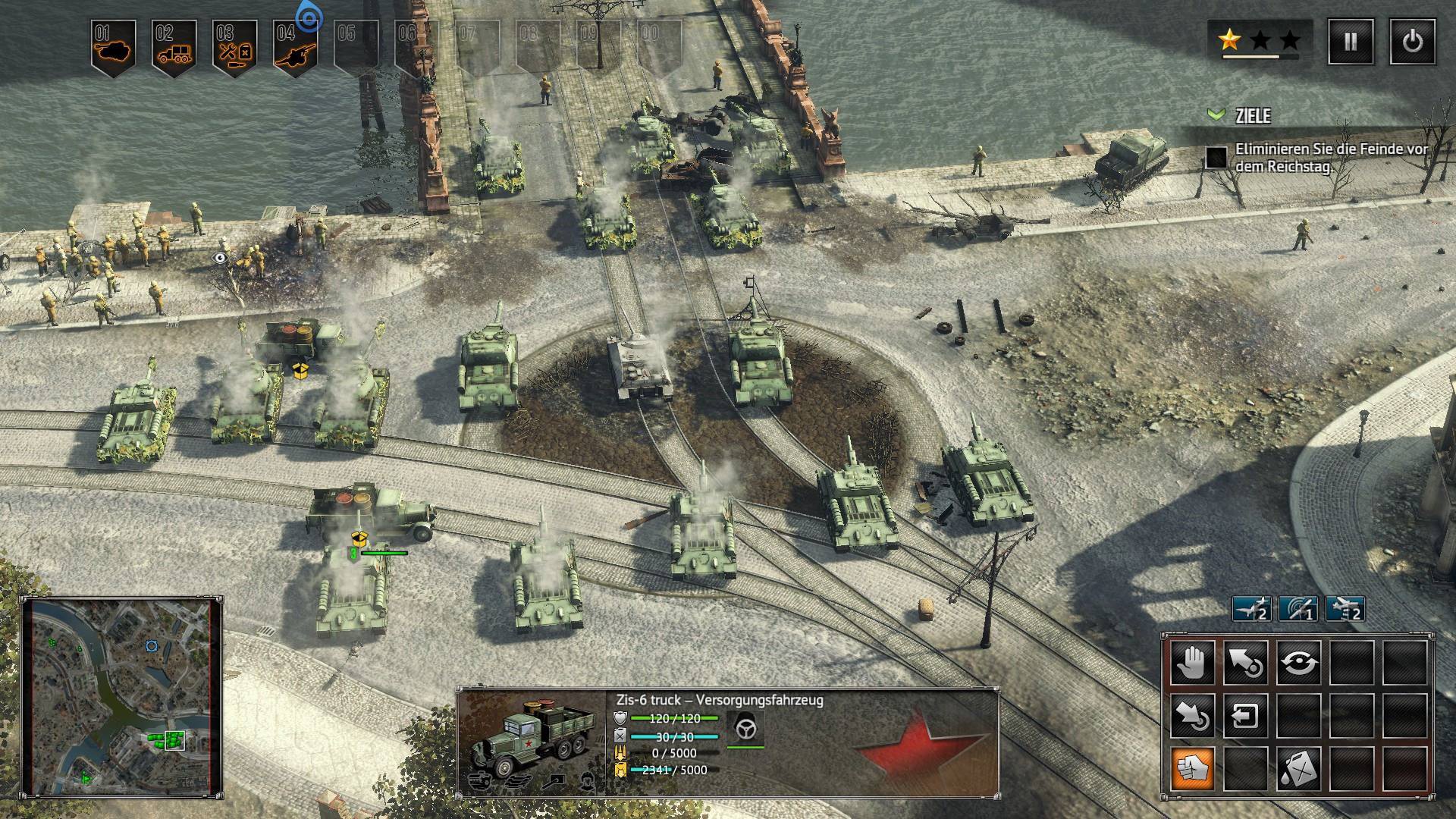This screenshot has height=819, width=1456.
Task: Open the power/quit menu button
Action: pyautogui.click(x=1412, y=42)
